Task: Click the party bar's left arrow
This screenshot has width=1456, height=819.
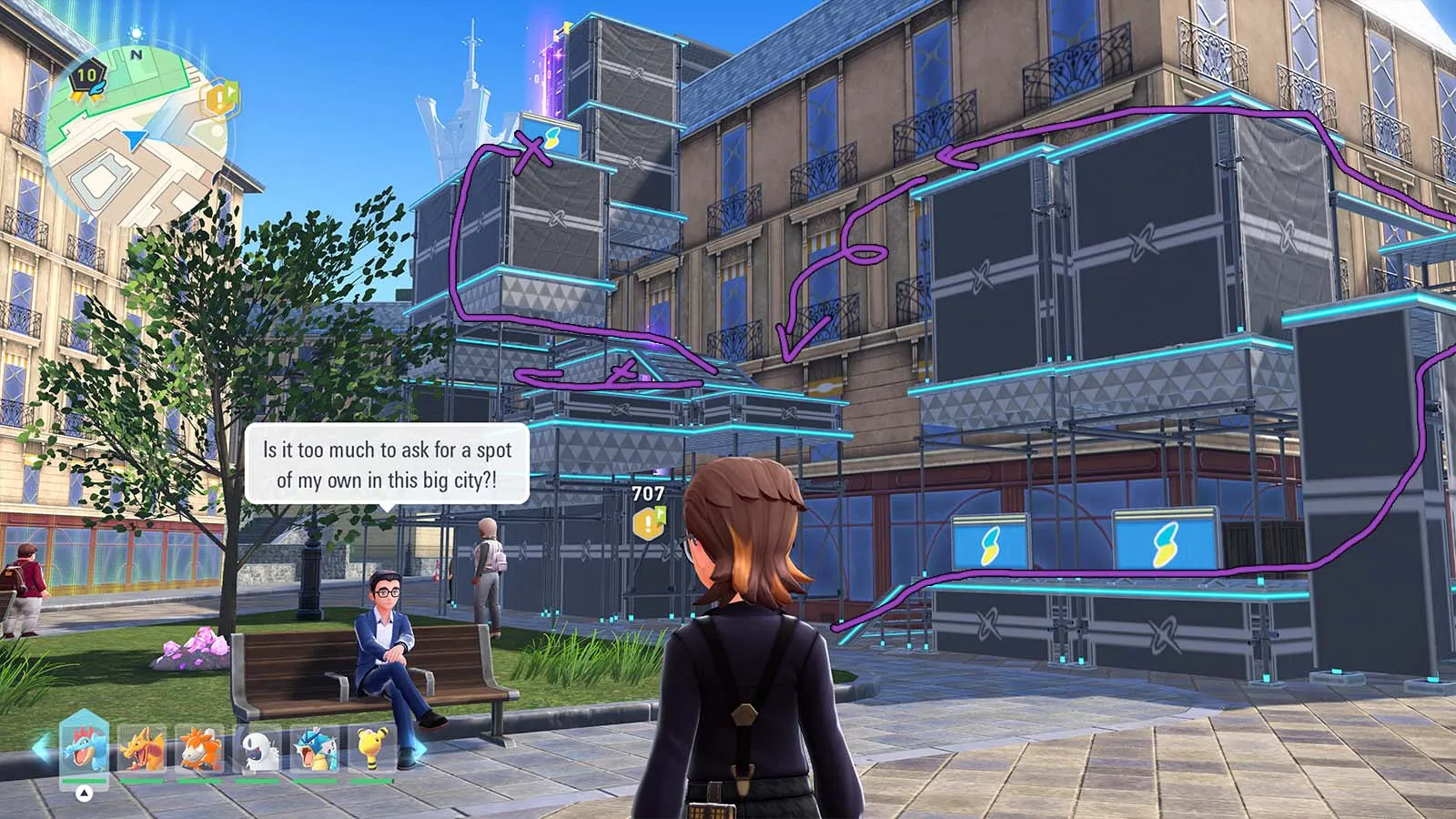Action: [x=39, y=748]
